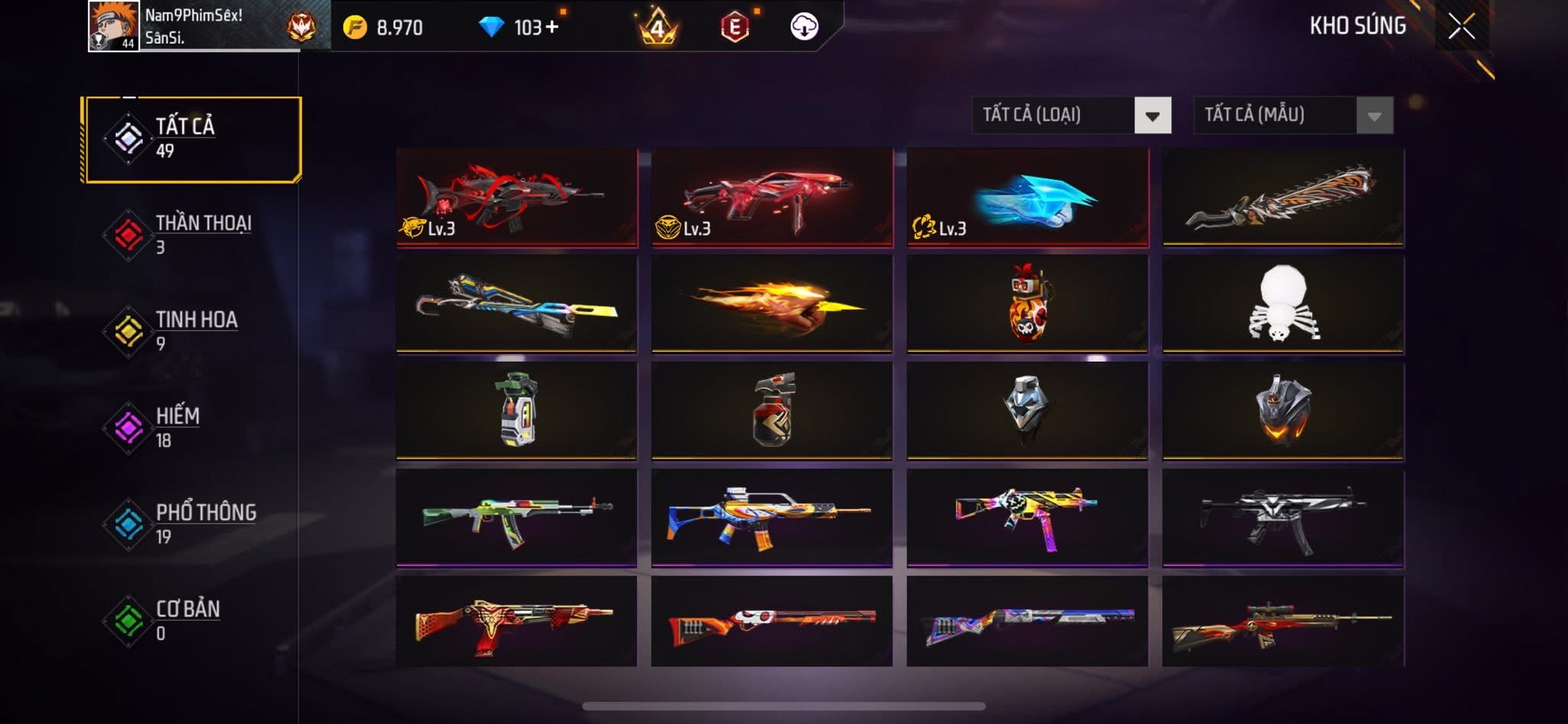Viewport: 1568px width, 724px height.
Task: Choose the tiger-striped chainsaw blade skin
Action: 1283,197
